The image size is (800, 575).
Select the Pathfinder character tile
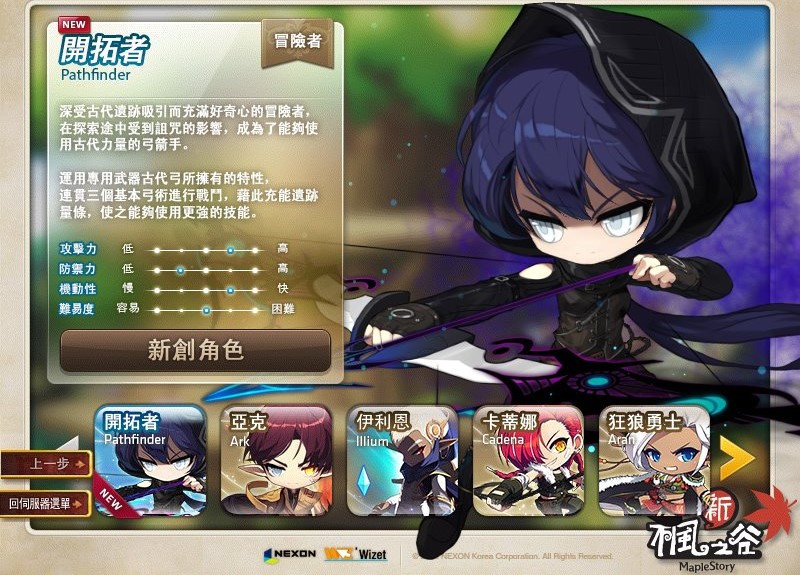point(150,460)
